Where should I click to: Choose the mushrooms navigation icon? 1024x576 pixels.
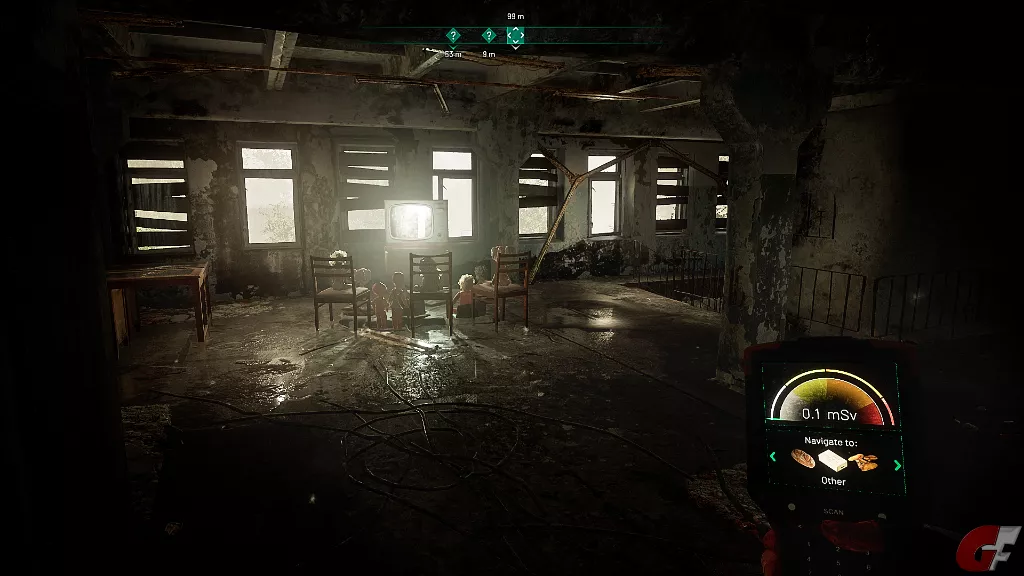(x=864, y=461)
